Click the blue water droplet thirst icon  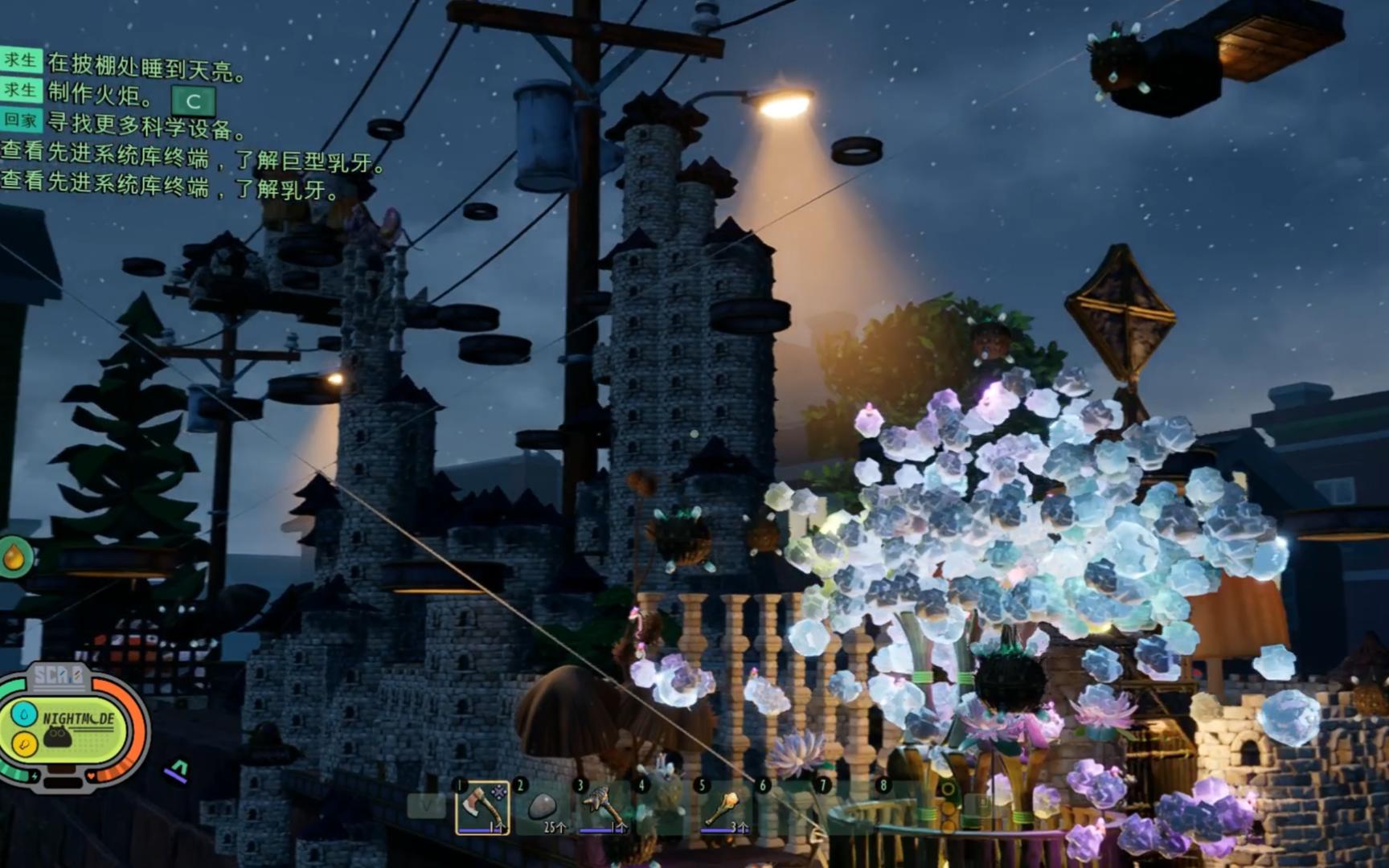[x=24, y=714]
